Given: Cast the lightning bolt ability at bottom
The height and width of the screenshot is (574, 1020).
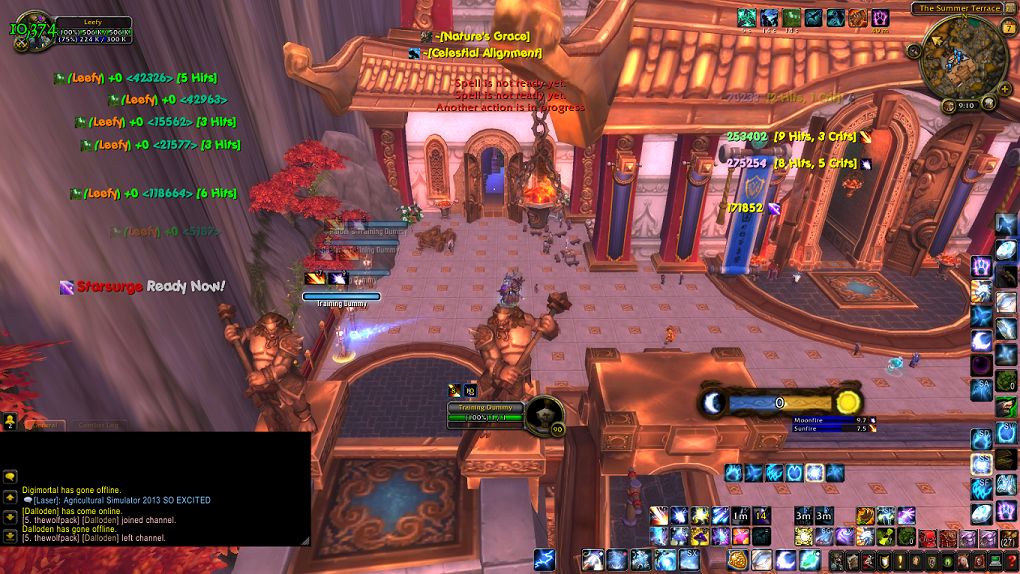Looking at the screenshot, I should (544, 560).
